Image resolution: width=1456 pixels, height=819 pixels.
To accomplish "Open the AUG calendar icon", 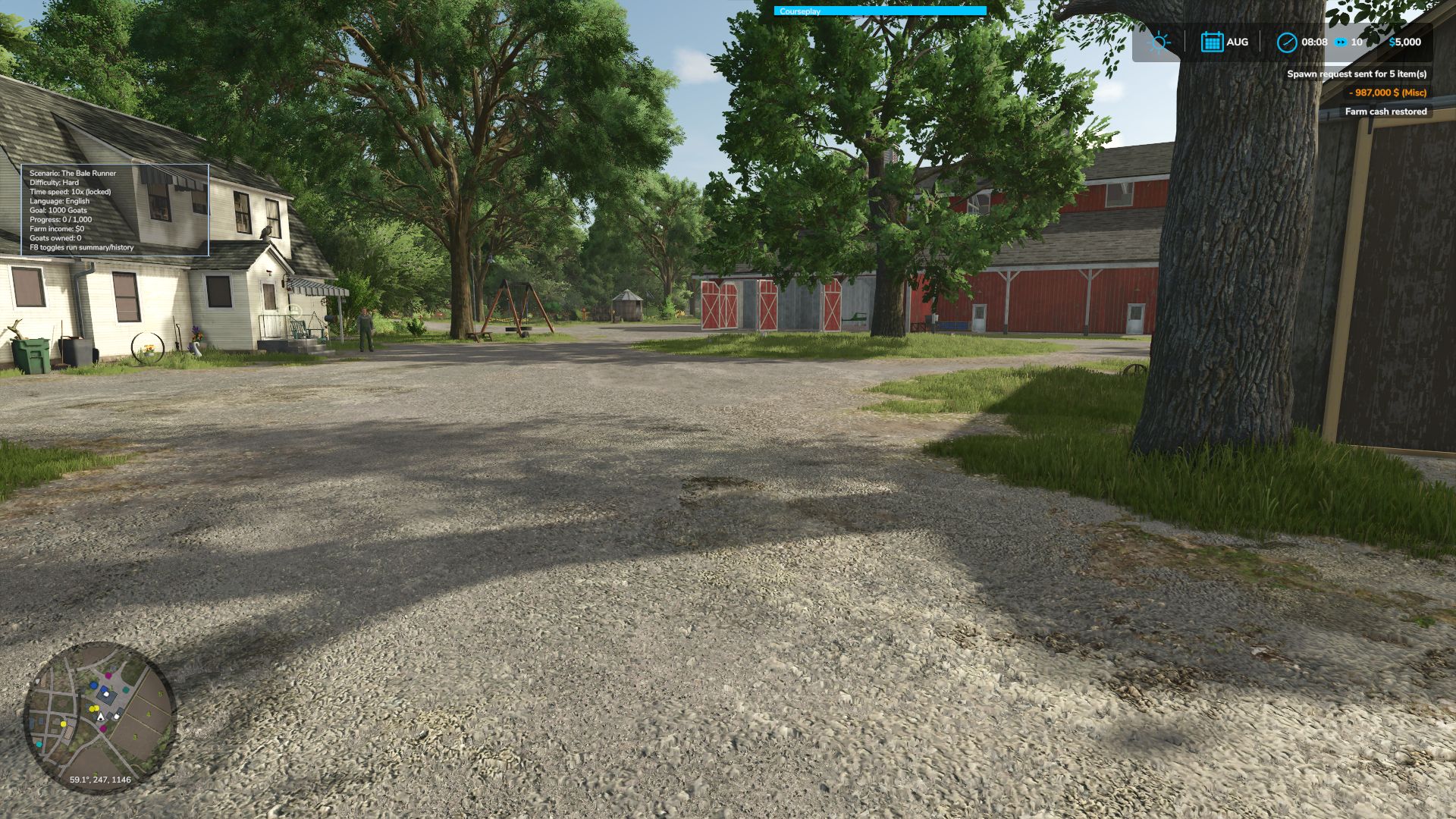I will click(x=1213, y=42).
